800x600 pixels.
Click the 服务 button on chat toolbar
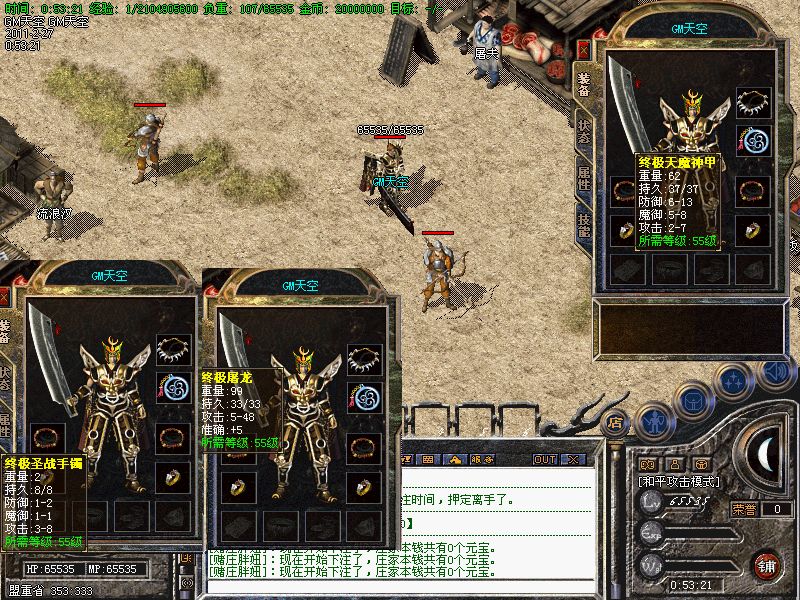pyautogui.click(x=482, y=459)
